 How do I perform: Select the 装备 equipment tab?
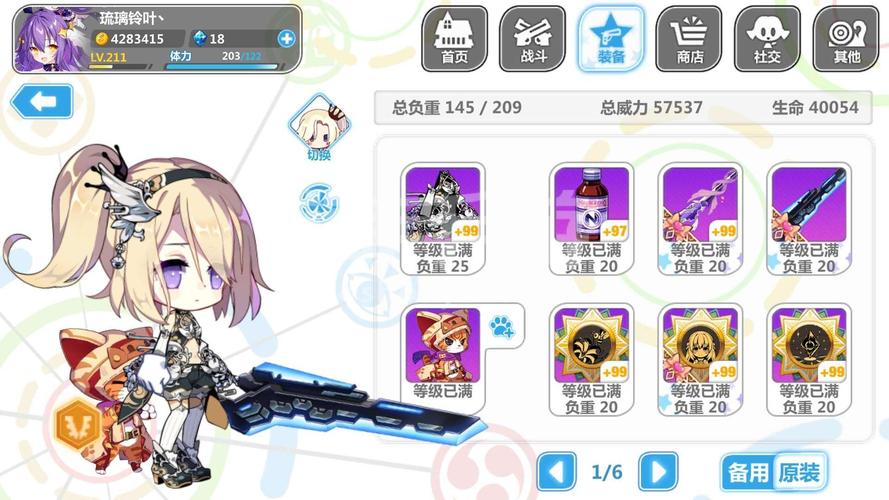pos(611,38)
